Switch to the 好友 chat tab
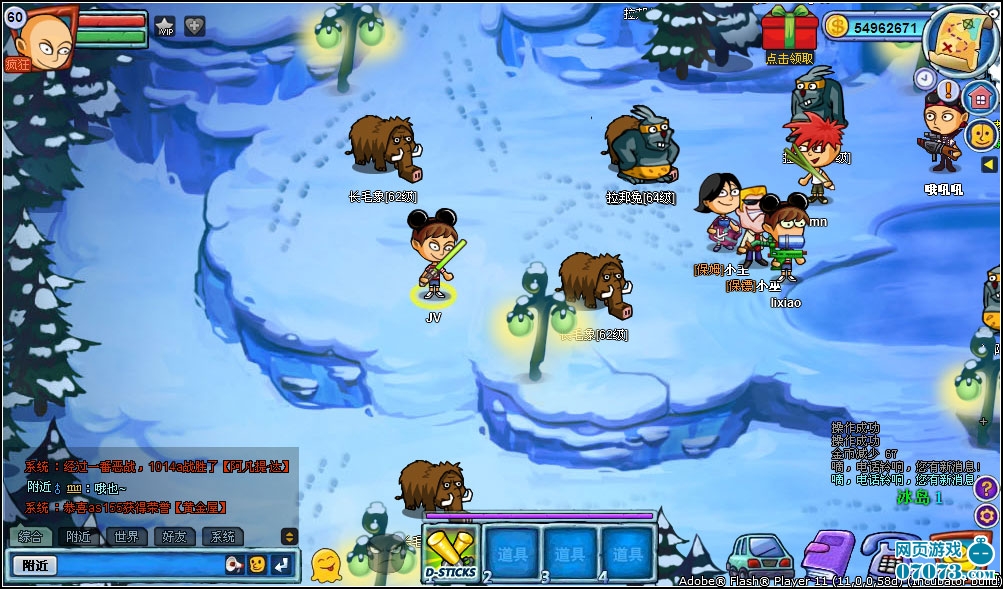This screenshot has height=589, width=1003. [x=175, y=537]
